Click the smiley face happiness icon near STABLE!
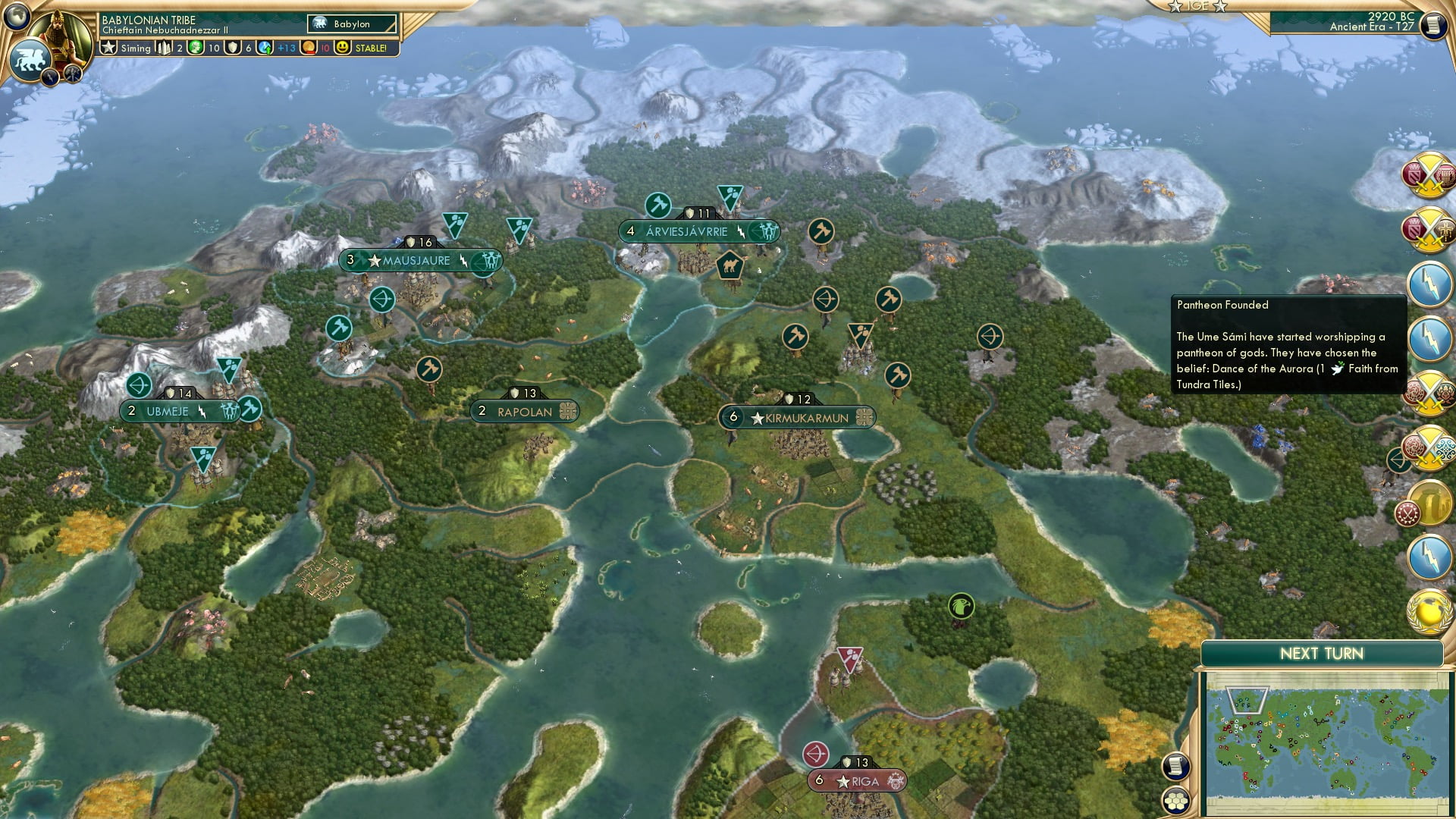 343,47
